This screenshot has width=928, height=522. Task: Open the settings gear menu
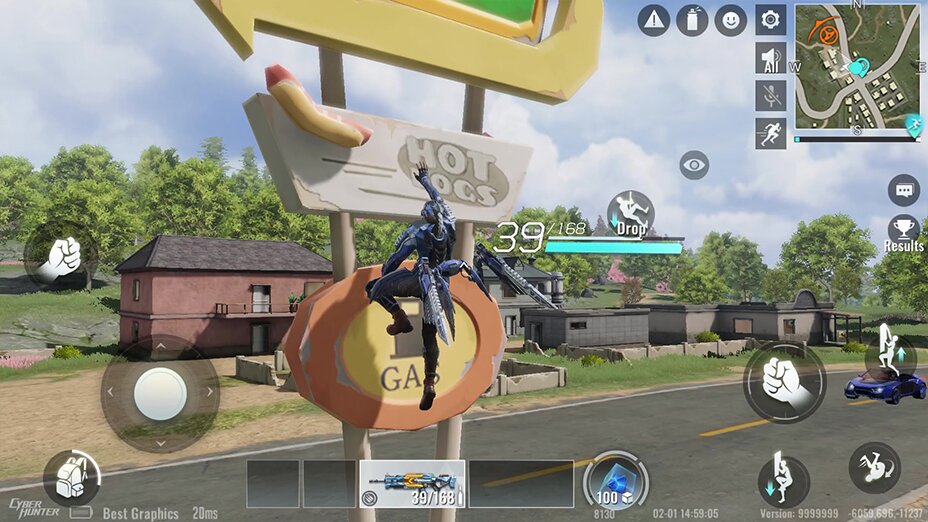(770, 20)
